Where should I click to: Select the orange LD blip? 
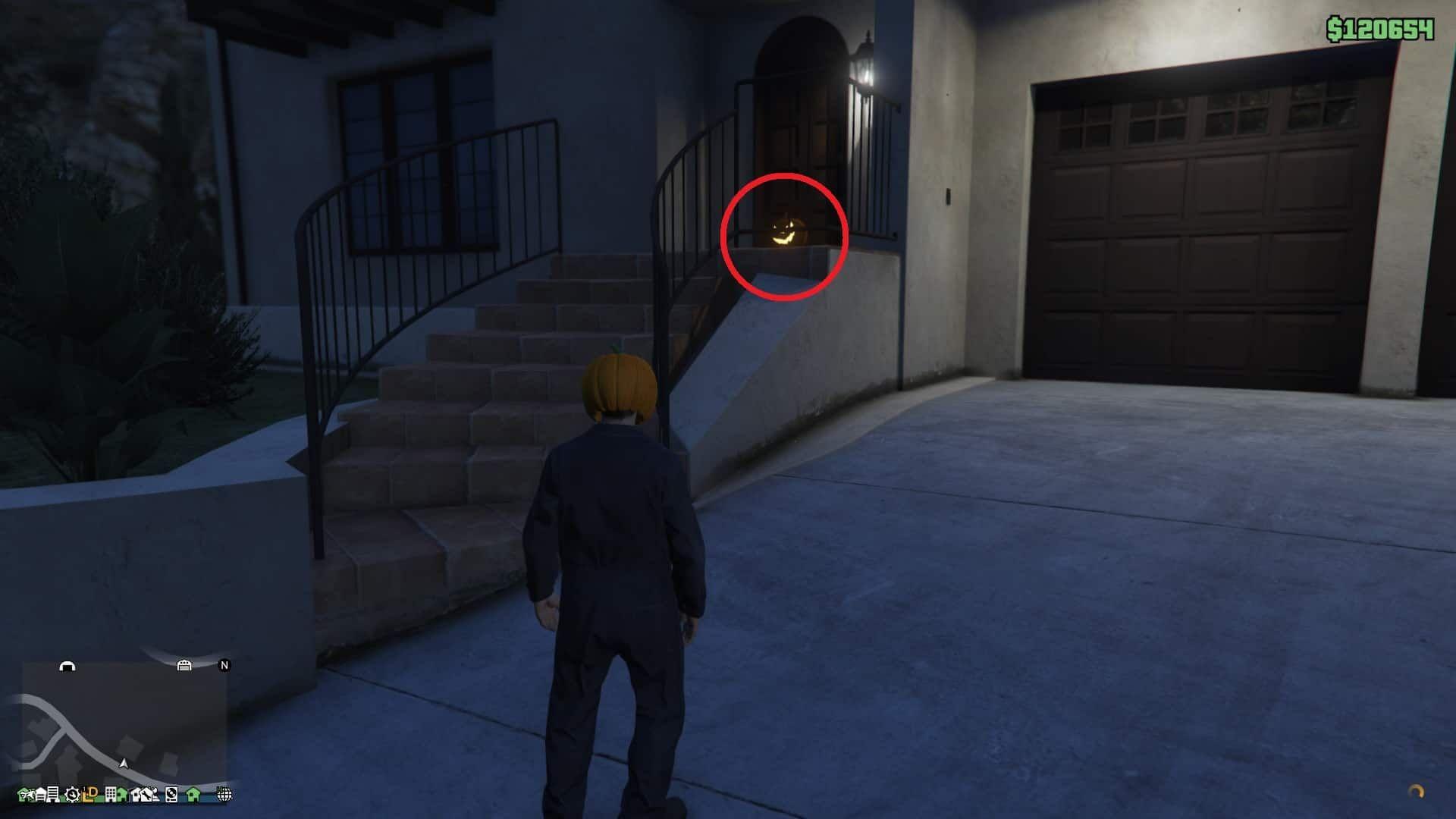(91, 793)
